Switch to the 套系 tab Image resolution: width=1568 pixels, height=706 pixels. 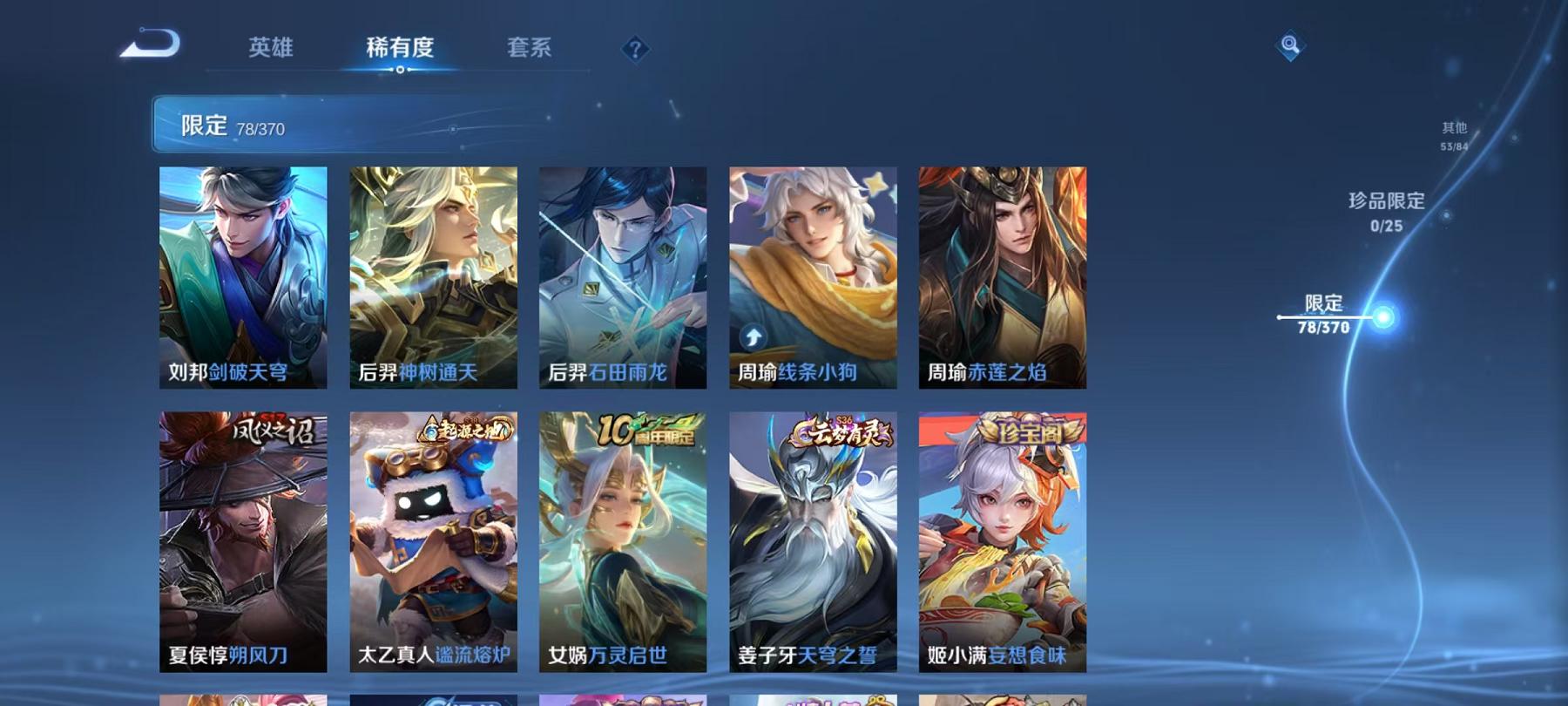click(530, 50)
